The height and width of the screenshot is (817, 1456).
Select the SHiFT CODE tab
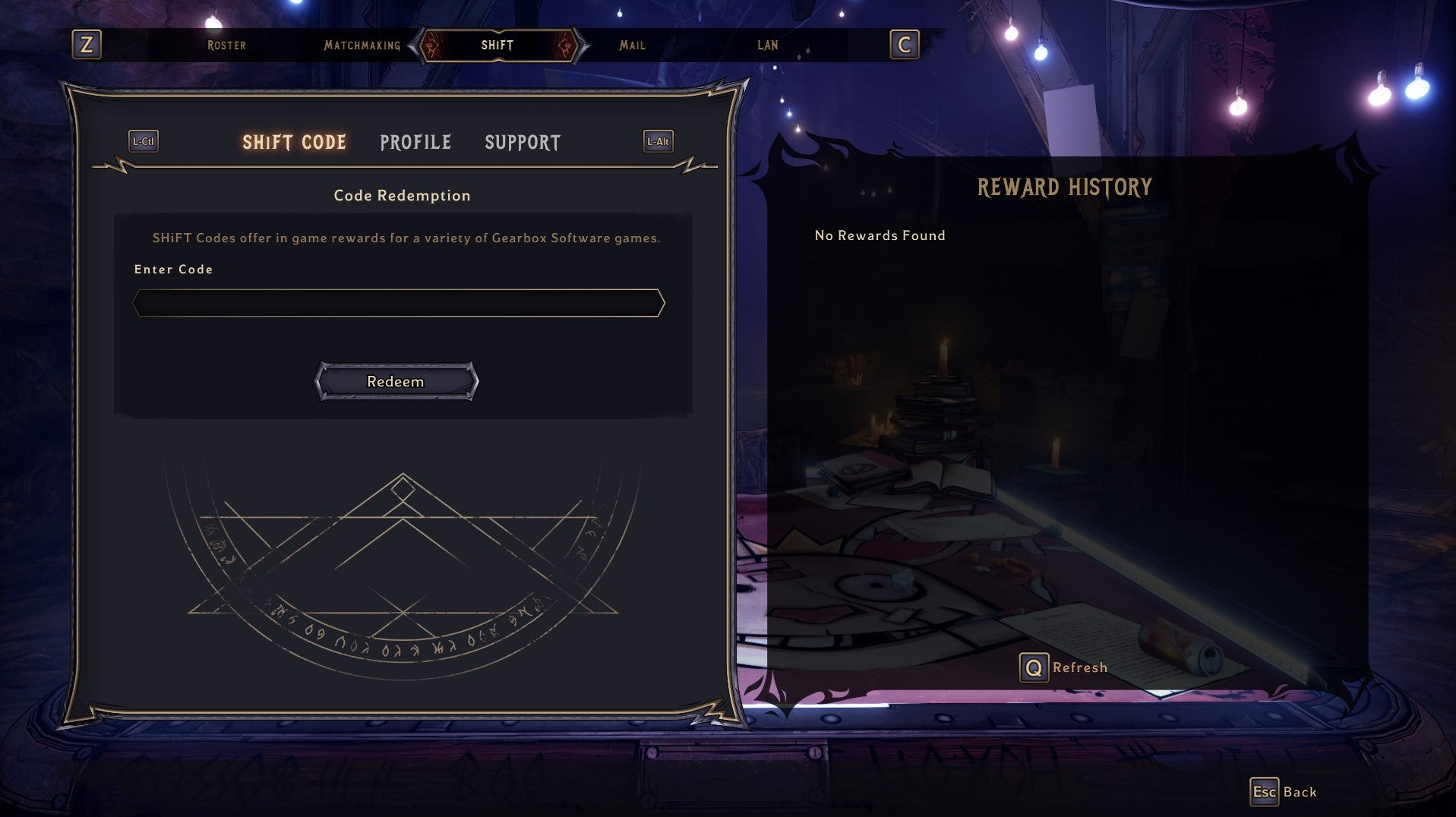coord(294,142)
